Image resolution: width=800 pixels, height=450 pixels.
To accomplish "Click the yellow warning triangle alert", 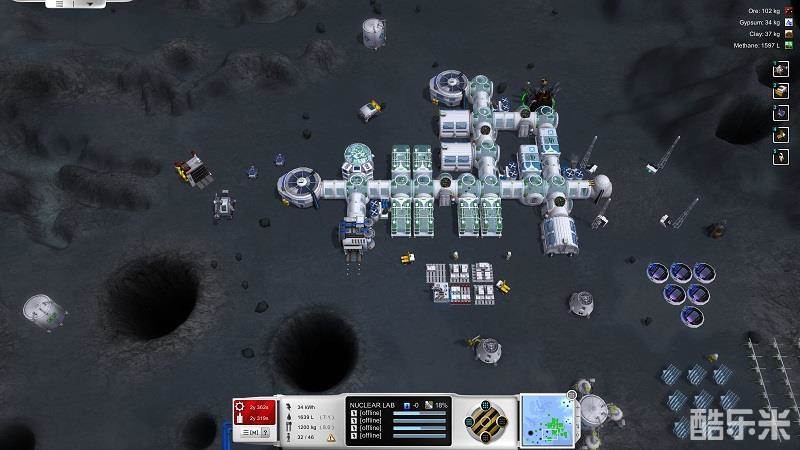I will 331,437.
